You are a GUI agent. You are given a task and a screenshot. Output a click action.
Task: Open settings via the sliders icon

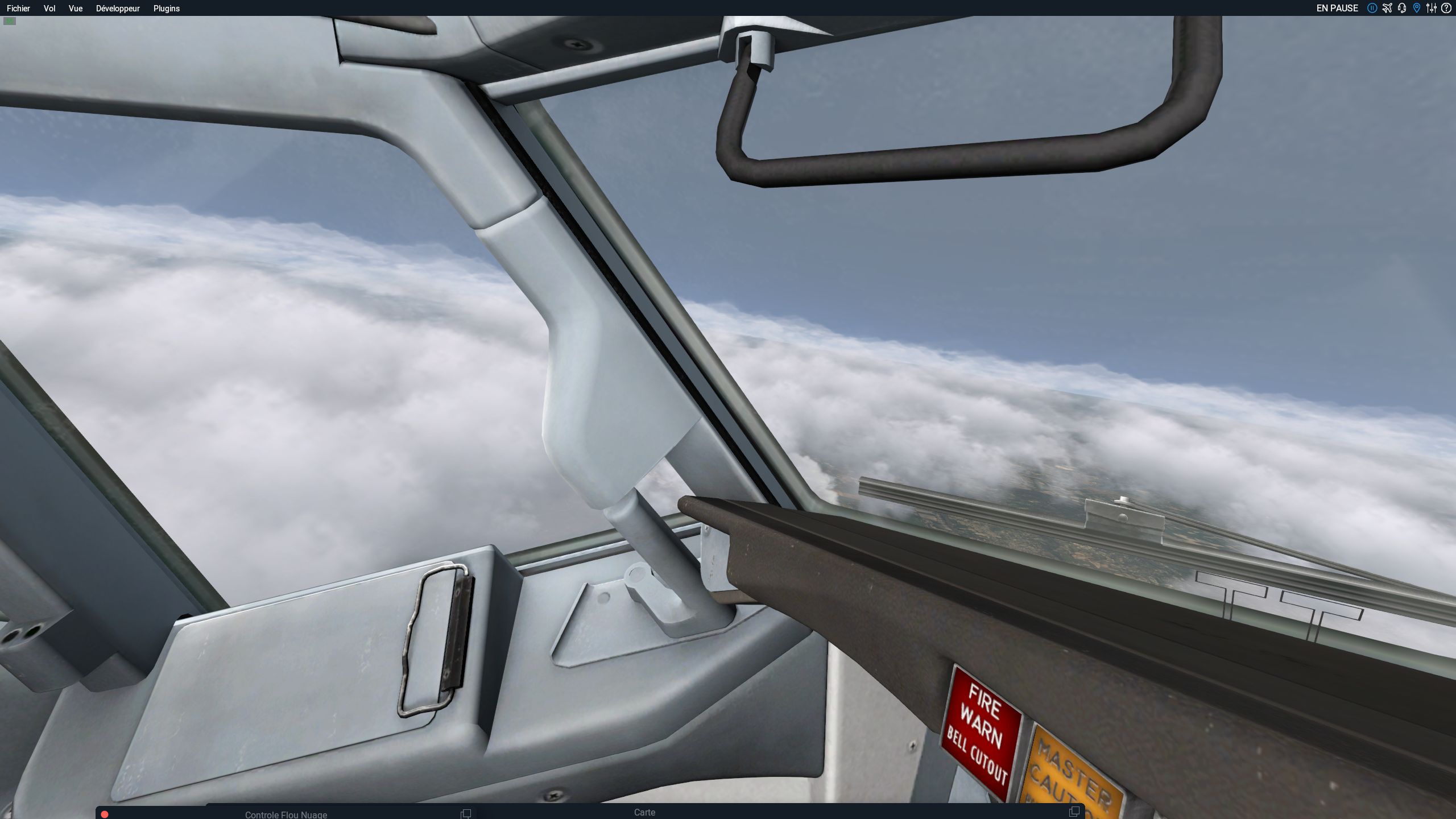(1432, 8)
